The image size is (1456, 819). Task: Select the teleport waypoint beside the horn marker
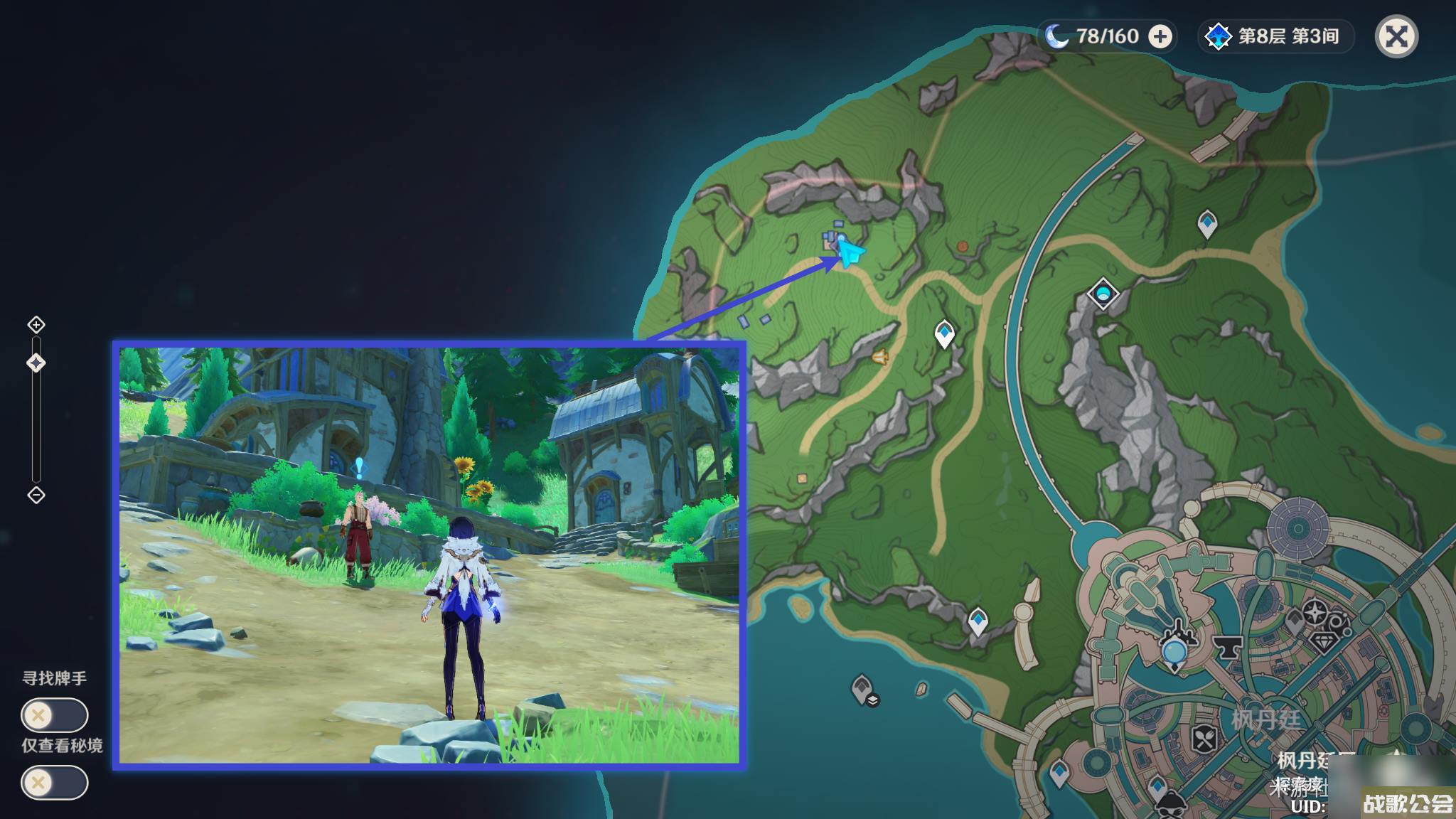(x=944, y=333)
